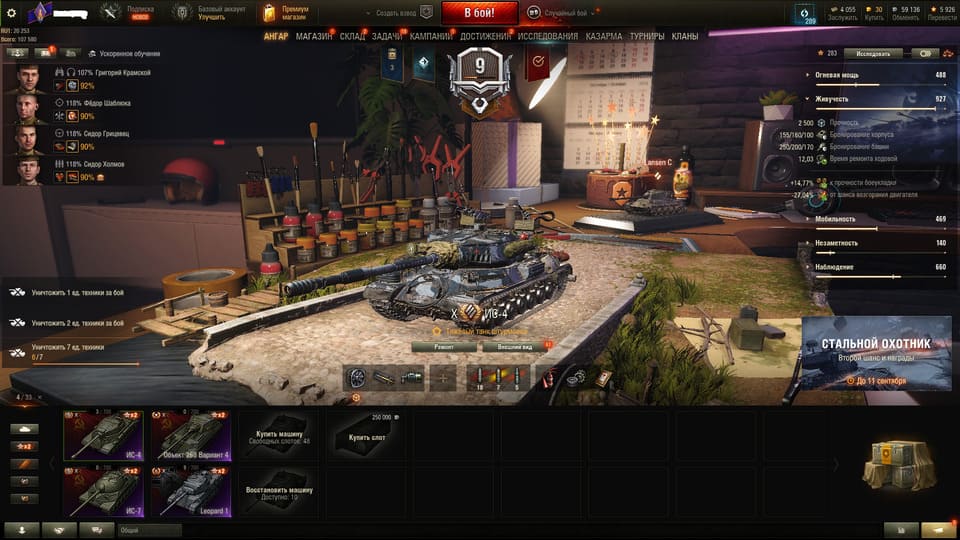
Task: Visit the Премиум магазин
Action: (286, 13)
